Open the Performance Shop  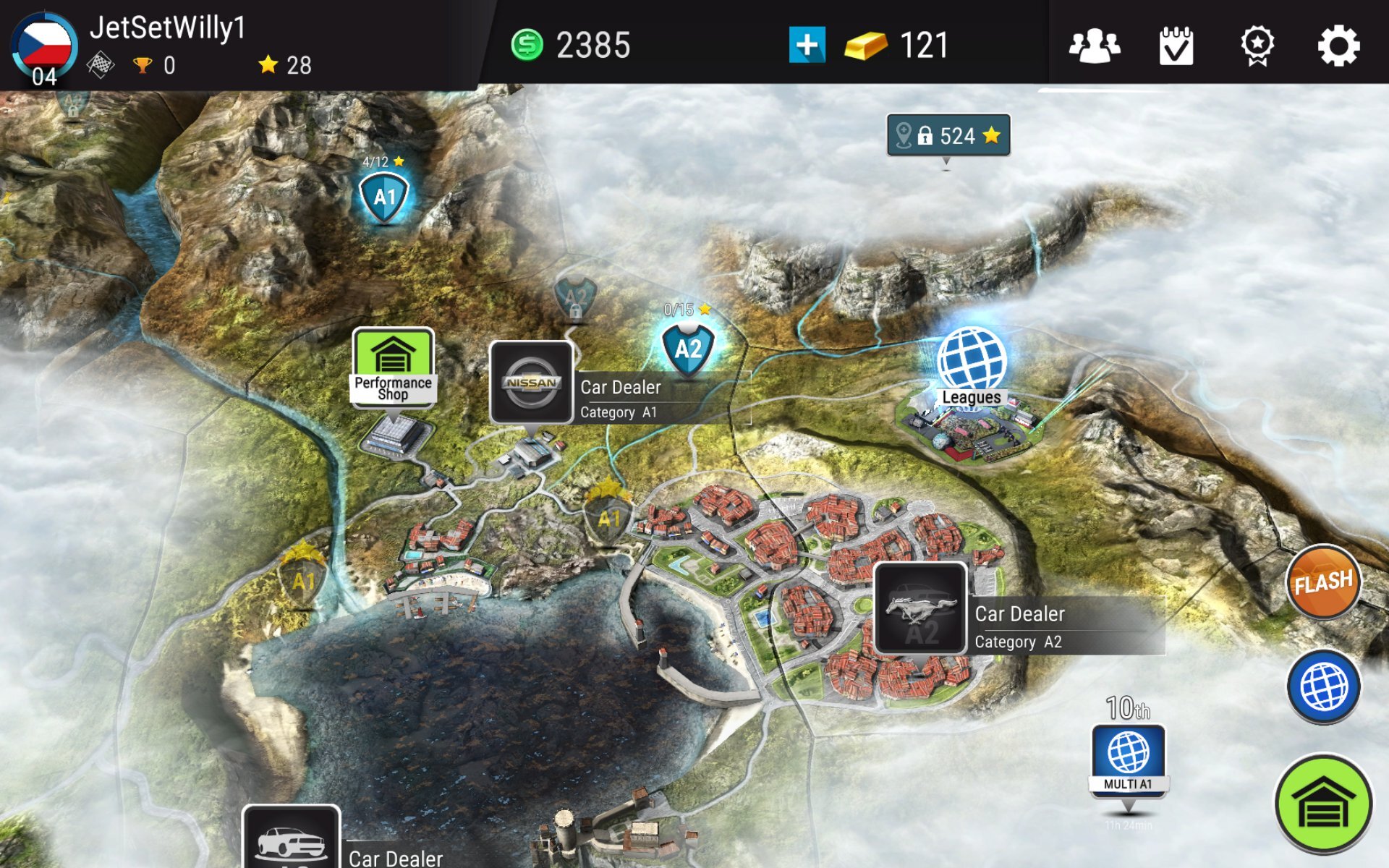[x=393, y=367]
